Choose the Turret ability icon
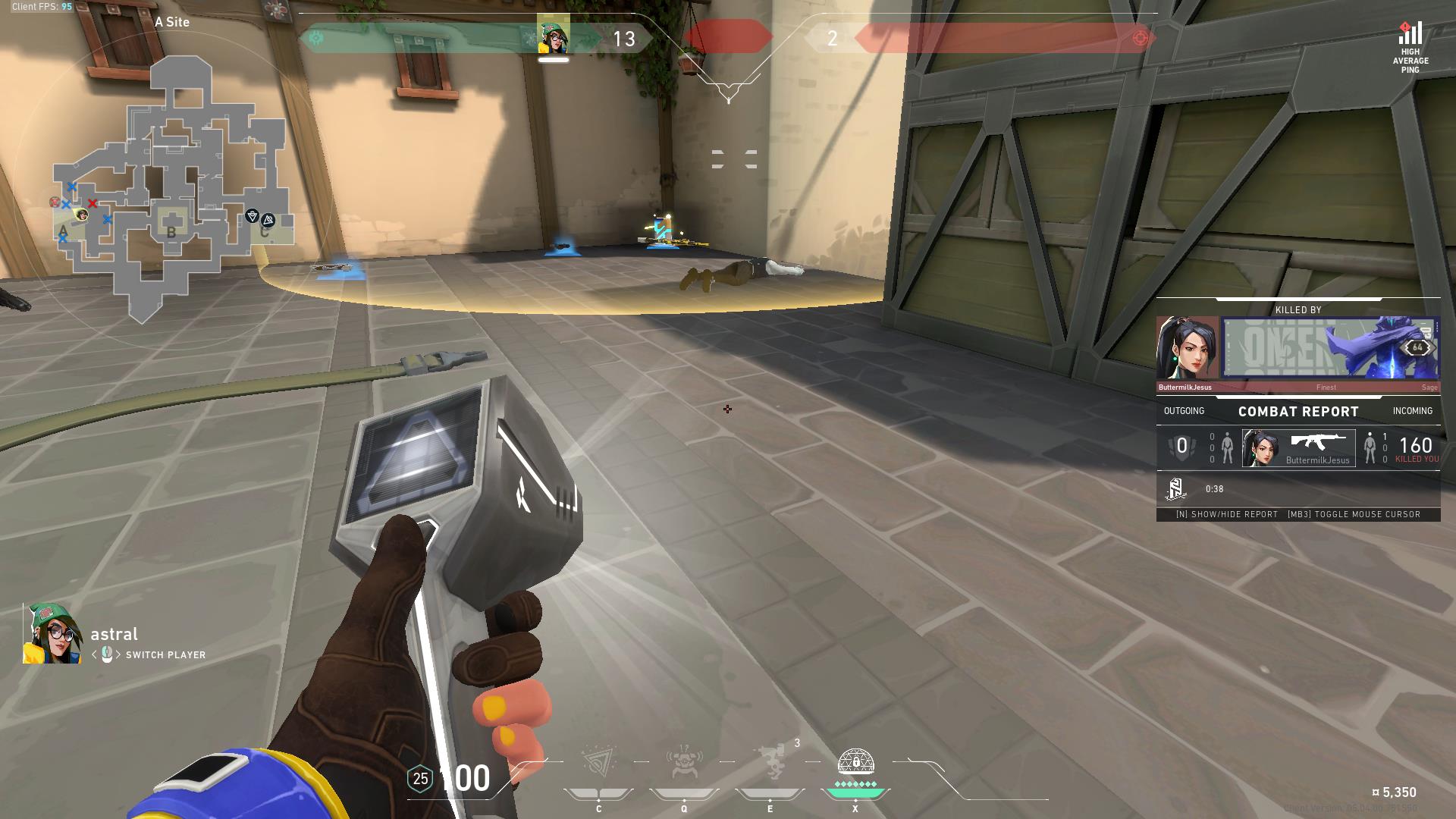This screenshot has height=819, width=1456. pos(770,763)
